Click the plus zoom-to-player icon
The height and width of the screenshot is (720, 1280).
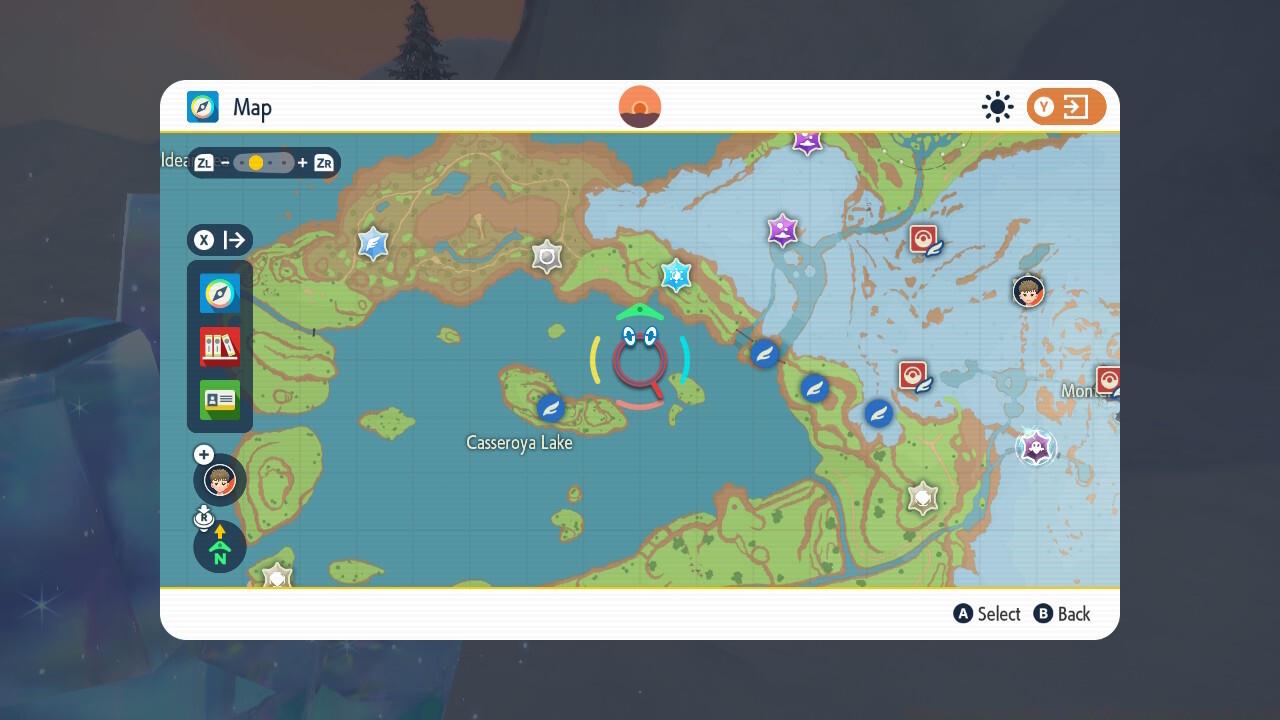tap(203, 454)
